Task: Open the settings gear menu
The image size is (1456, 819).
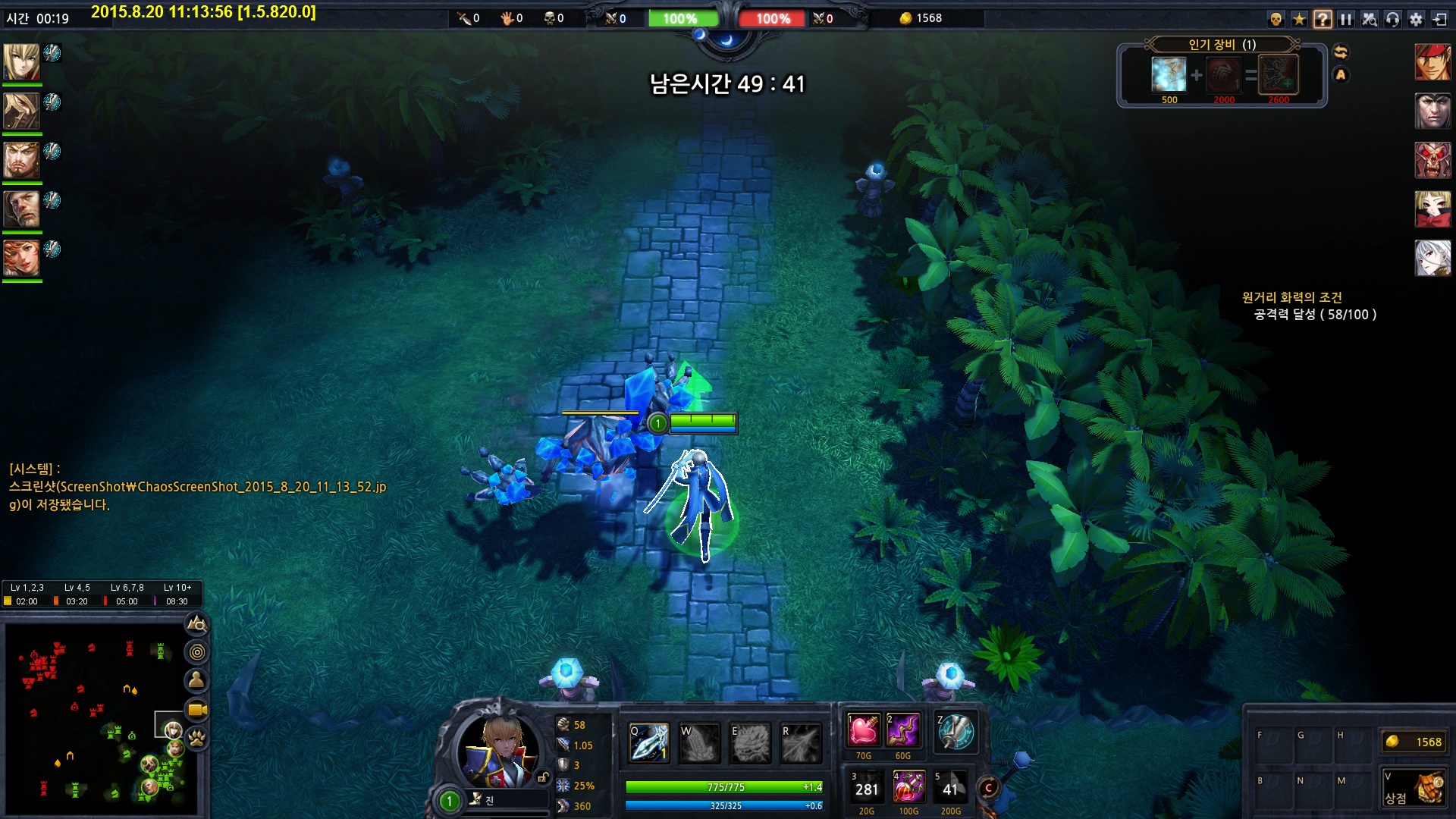Action: tap(1416, 20)
